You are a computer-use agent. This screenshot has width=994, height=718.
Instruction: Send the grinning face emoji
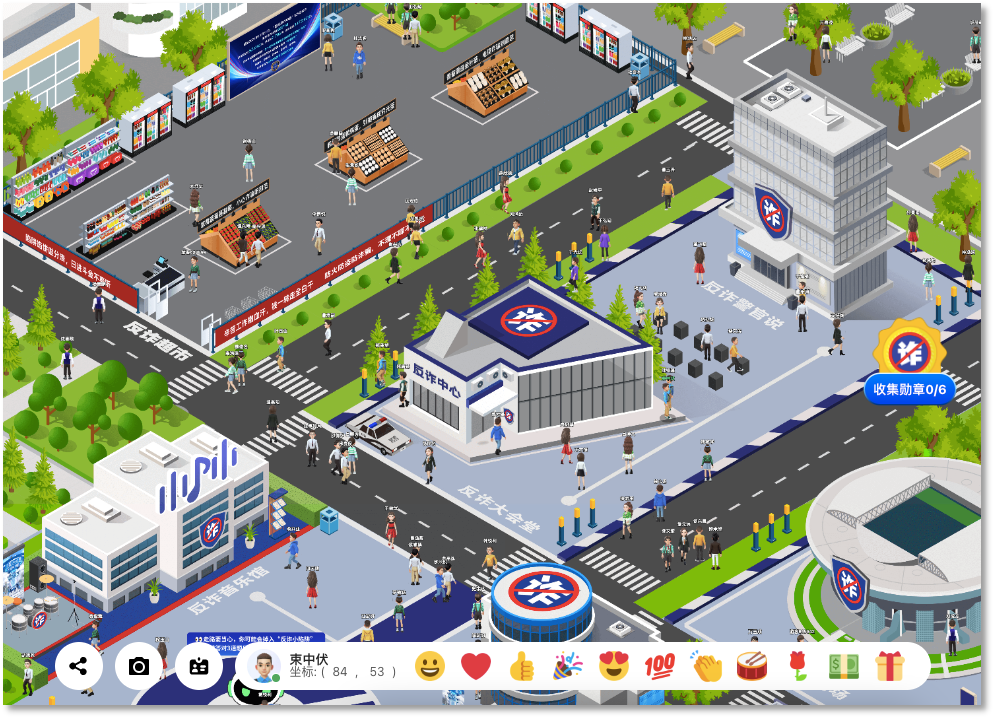coord(430,666)
